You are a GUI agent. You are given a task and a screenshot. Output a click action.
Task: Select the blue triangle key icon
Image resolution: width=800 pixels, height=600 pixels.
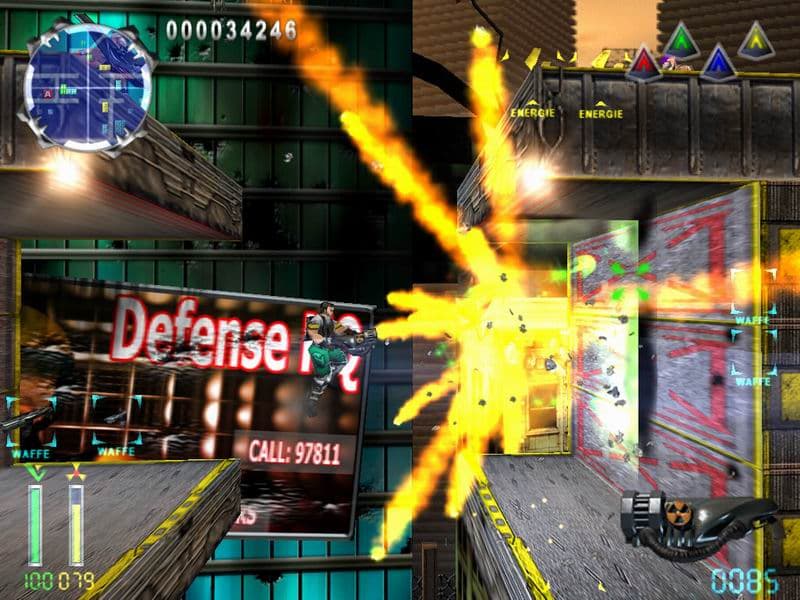click(x=717, y=64)
